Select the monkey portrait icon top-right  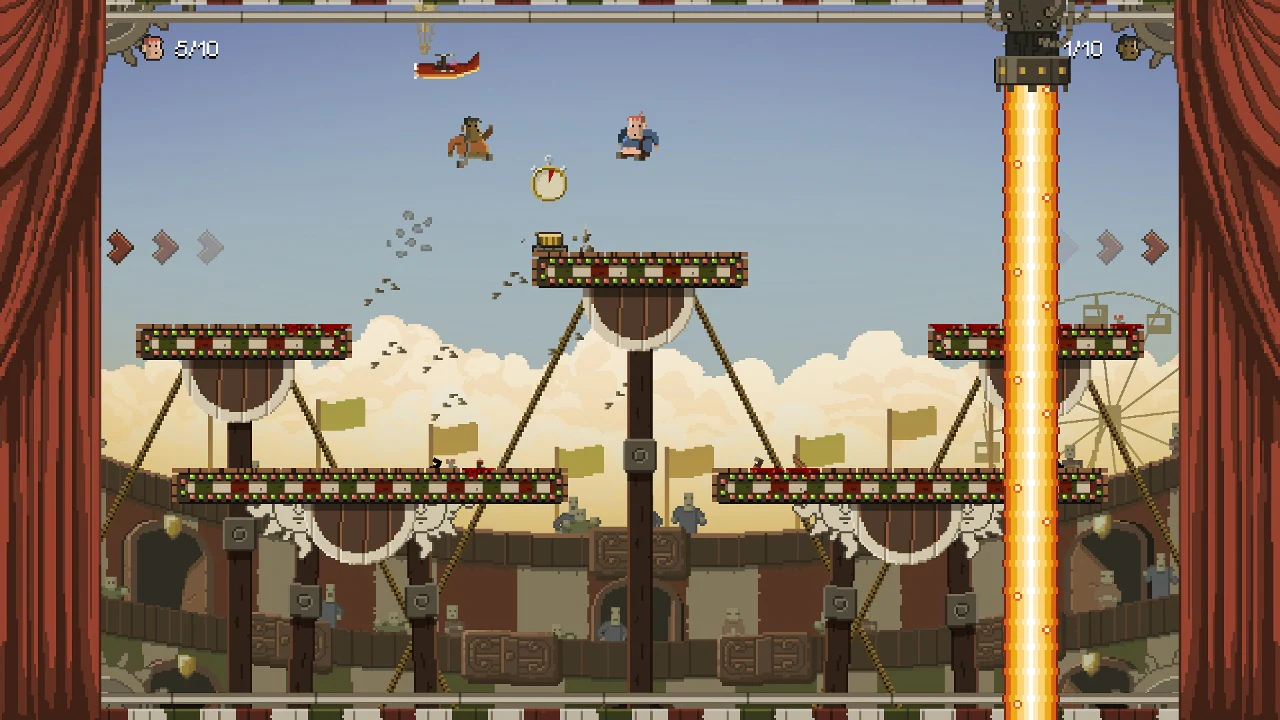pos(1127,49)
